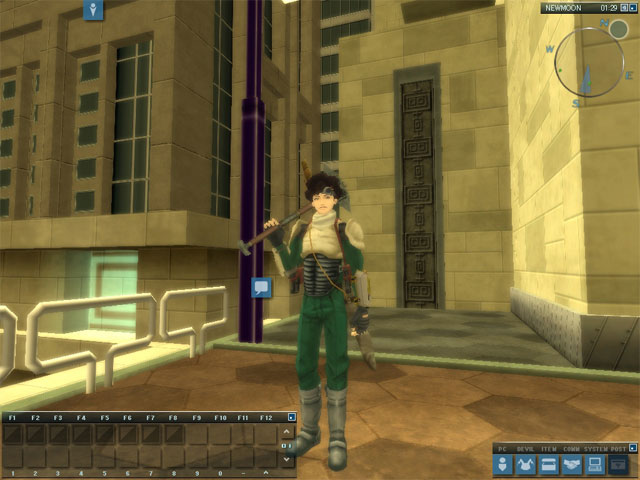Open the DEVIL menu
Image resolution: width=640 pixels, height=480 pixels.
526,465
